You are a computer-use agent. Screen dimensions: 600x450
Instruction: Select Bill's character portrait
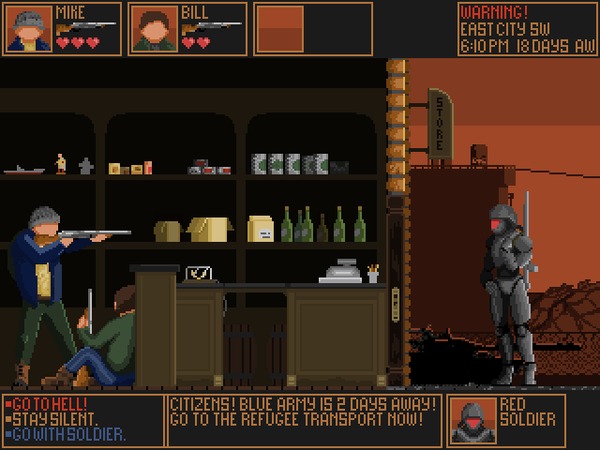(154, 28)
